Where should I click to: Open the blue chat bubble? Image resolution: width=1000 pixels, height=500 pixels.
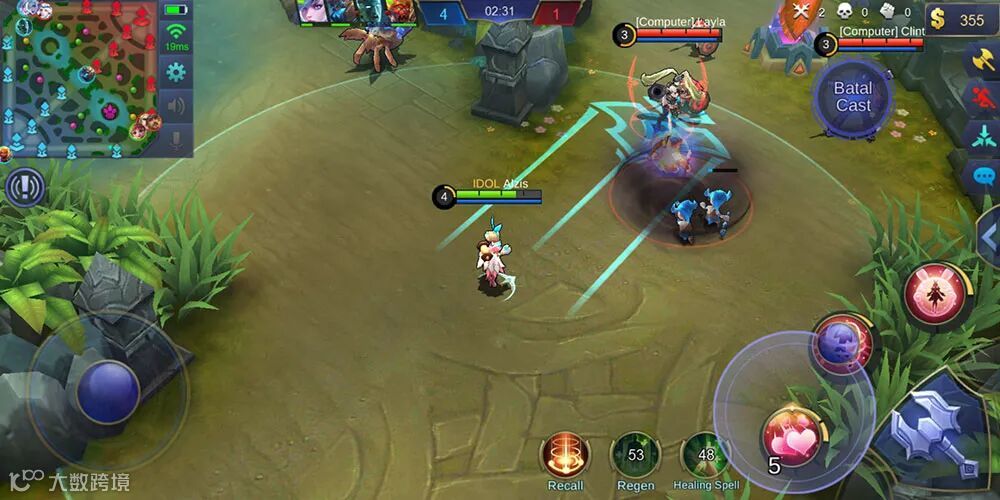[980, 175]
